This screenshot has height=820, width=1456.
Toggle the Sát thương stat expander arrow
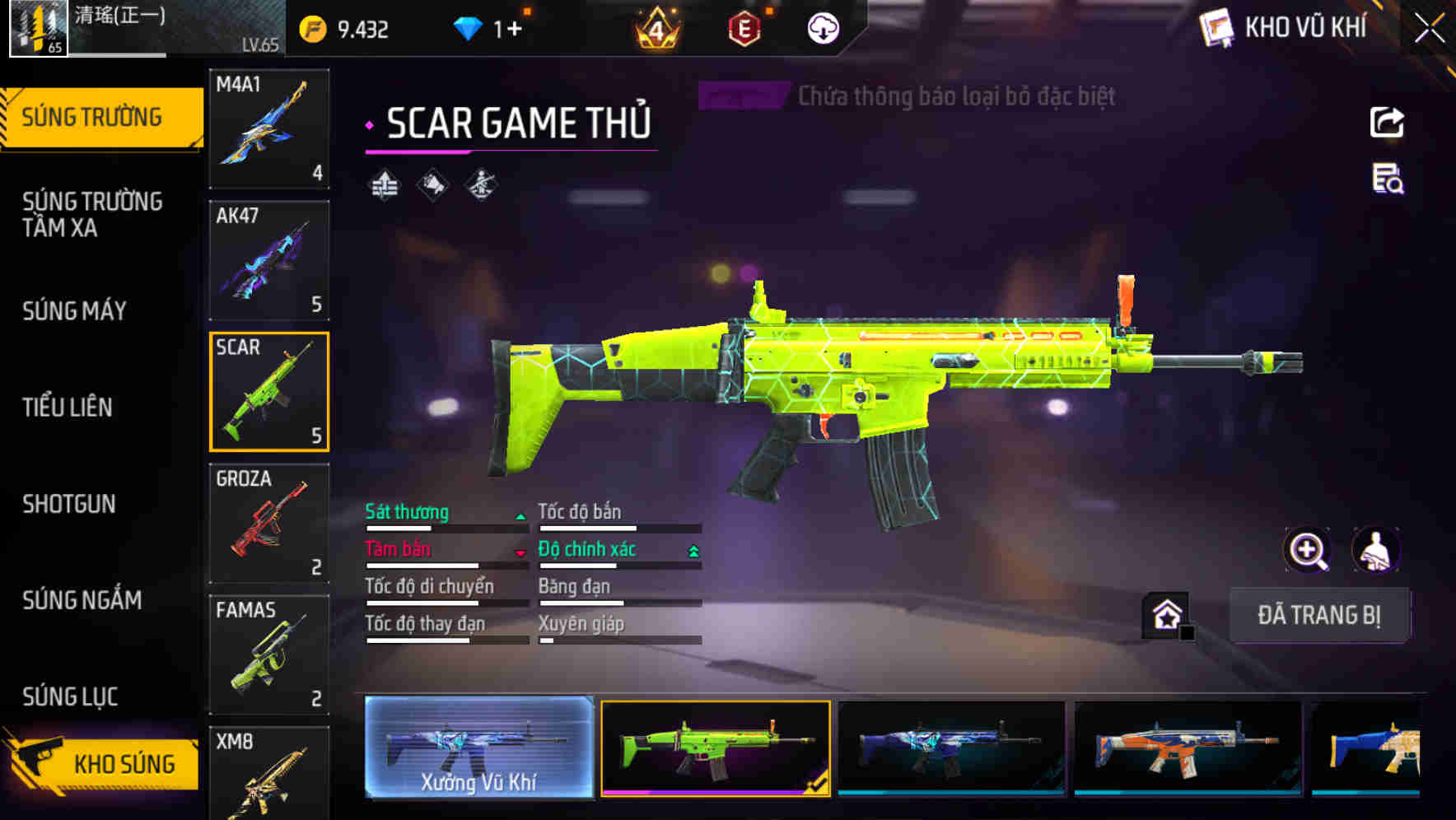520,515
